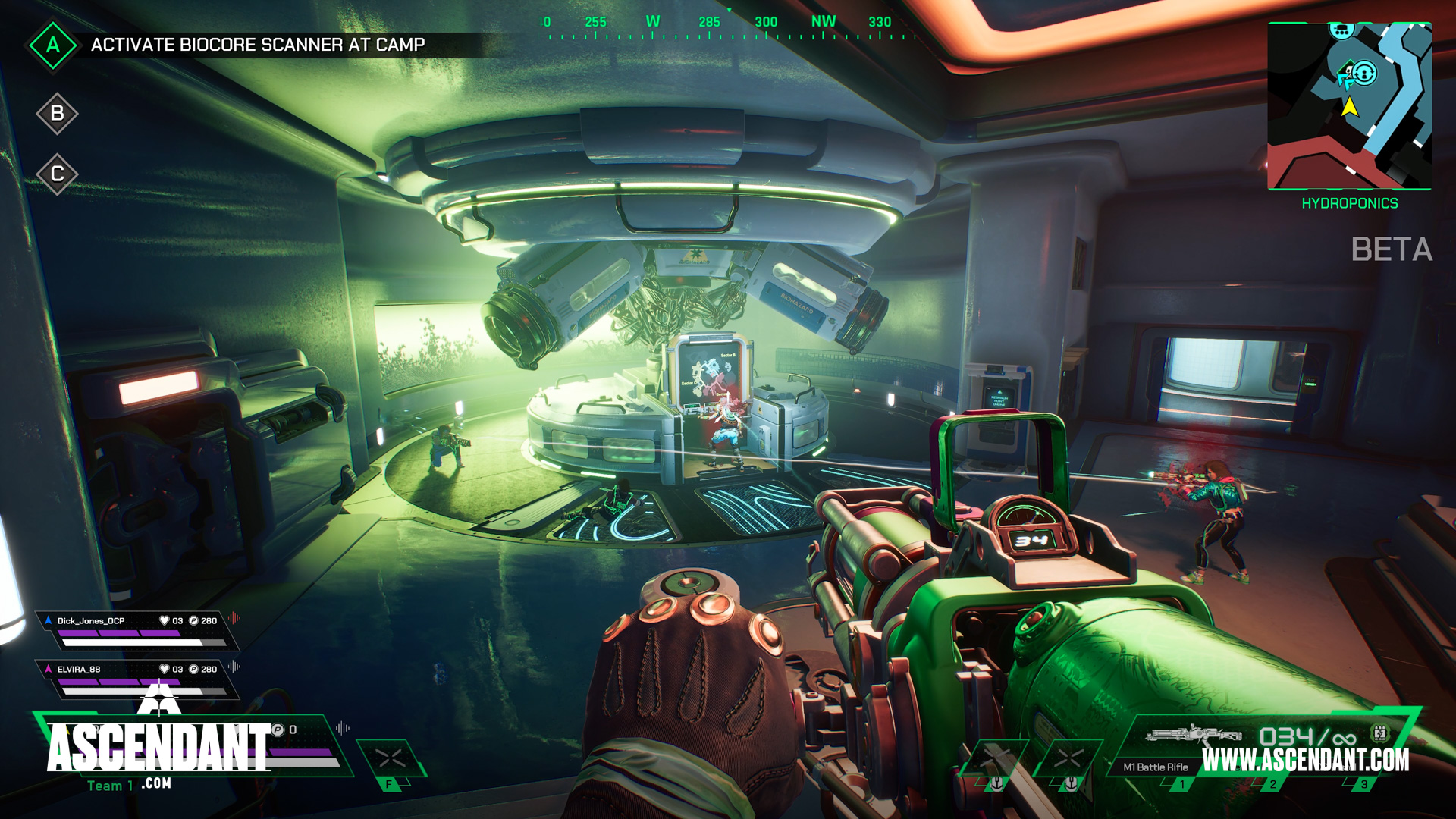Click the ammo type badge beside ammo count
The image size is (1456, 819).
[1379, 733]
